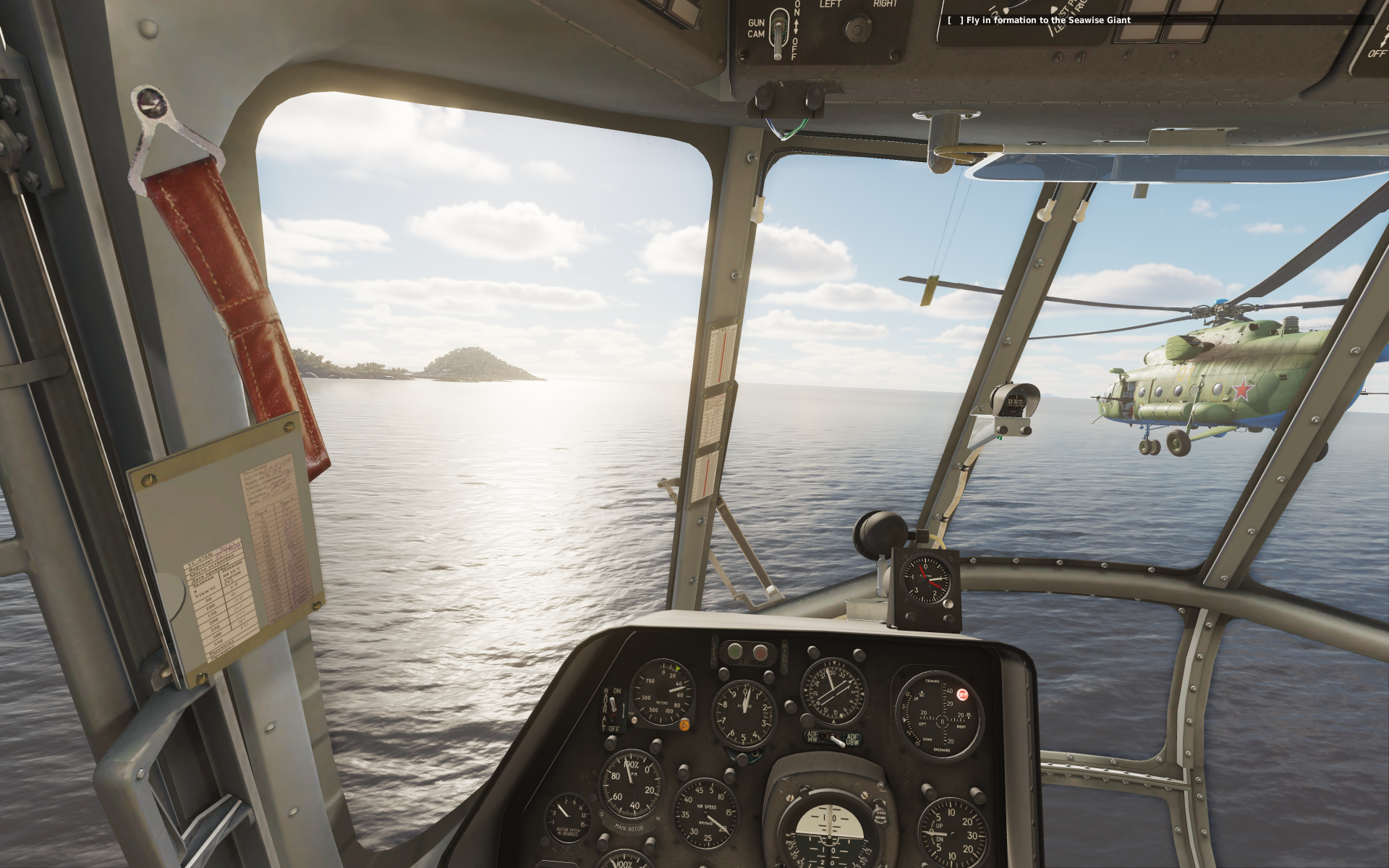Screen dimensions: 1389x868
Task: Switch the ADF MW/USW selector
Action: 834,739
